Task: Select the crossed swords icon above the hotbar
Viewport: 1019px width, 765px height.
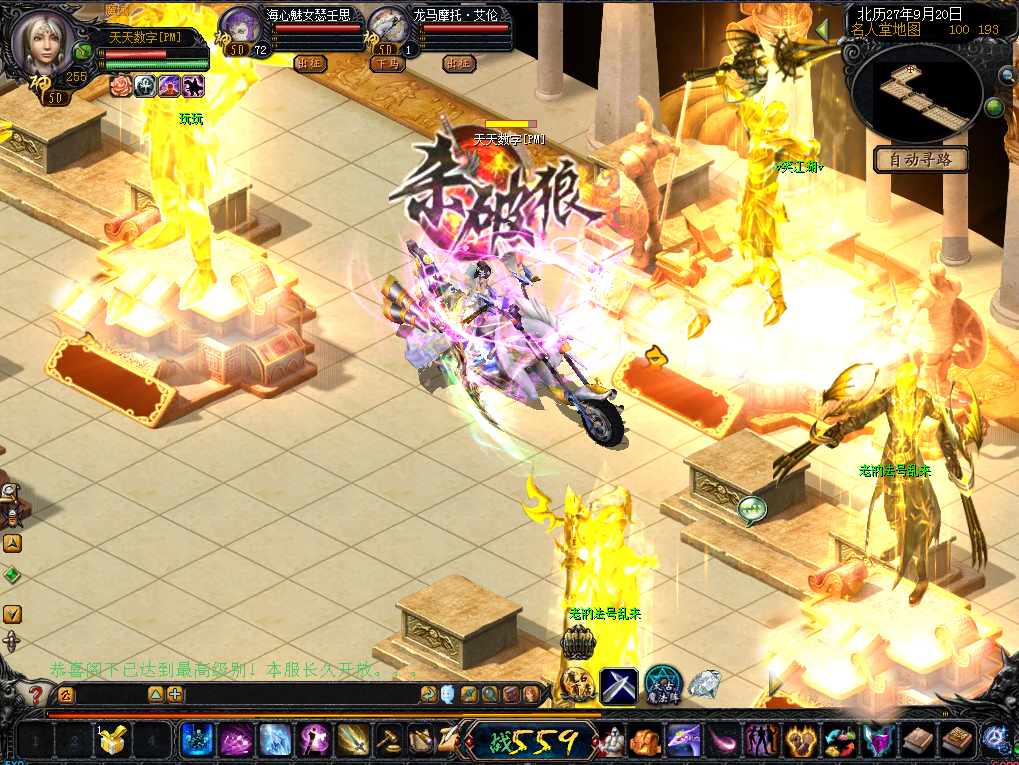Action: coord(618,685)
